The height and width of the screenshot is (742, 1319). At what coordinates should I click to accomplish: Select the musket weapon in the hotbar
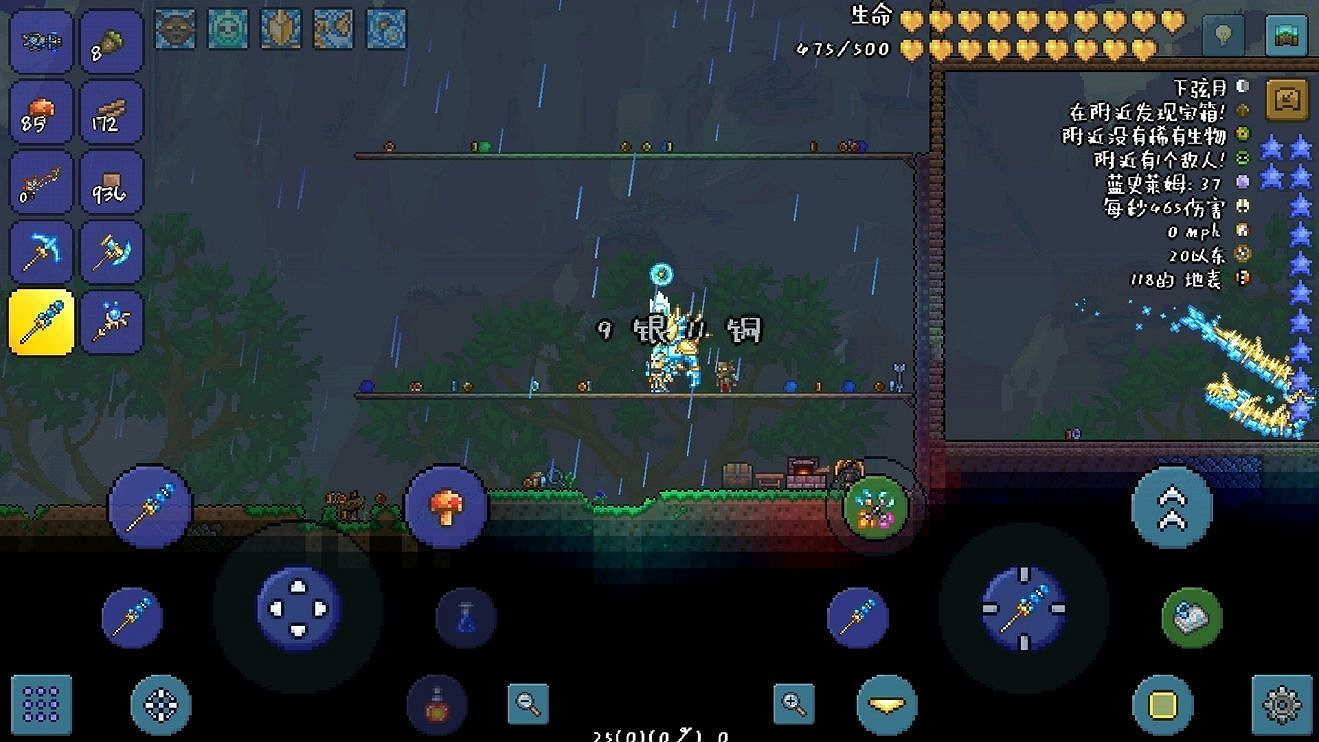[40, 182]
